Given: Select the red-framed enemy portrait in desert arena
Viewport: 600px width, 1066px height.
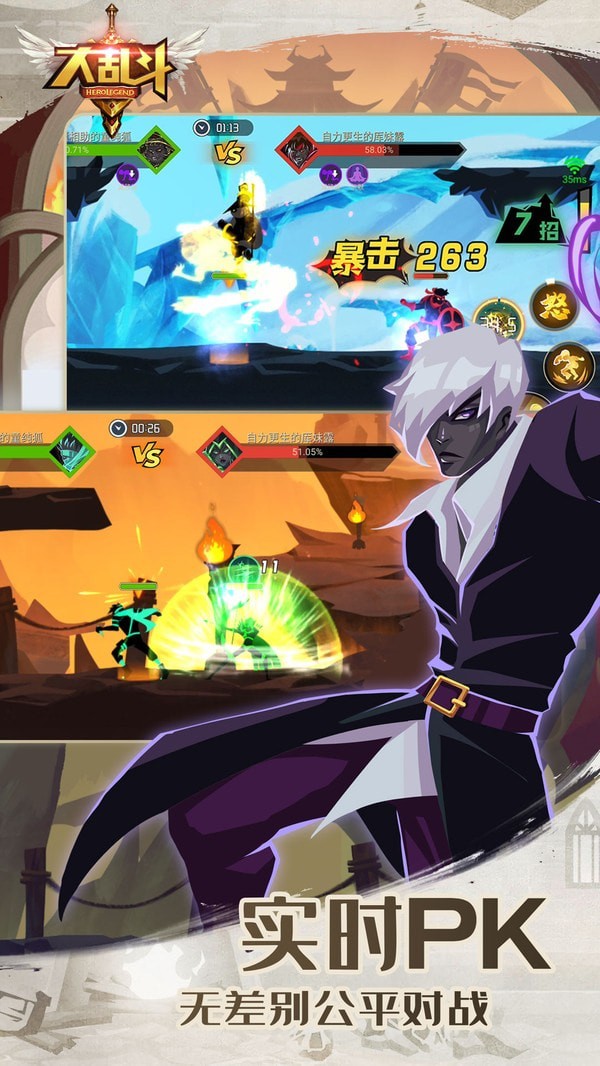Looking at the screenshot, I should pyautogui.click(x=221, y=452).
